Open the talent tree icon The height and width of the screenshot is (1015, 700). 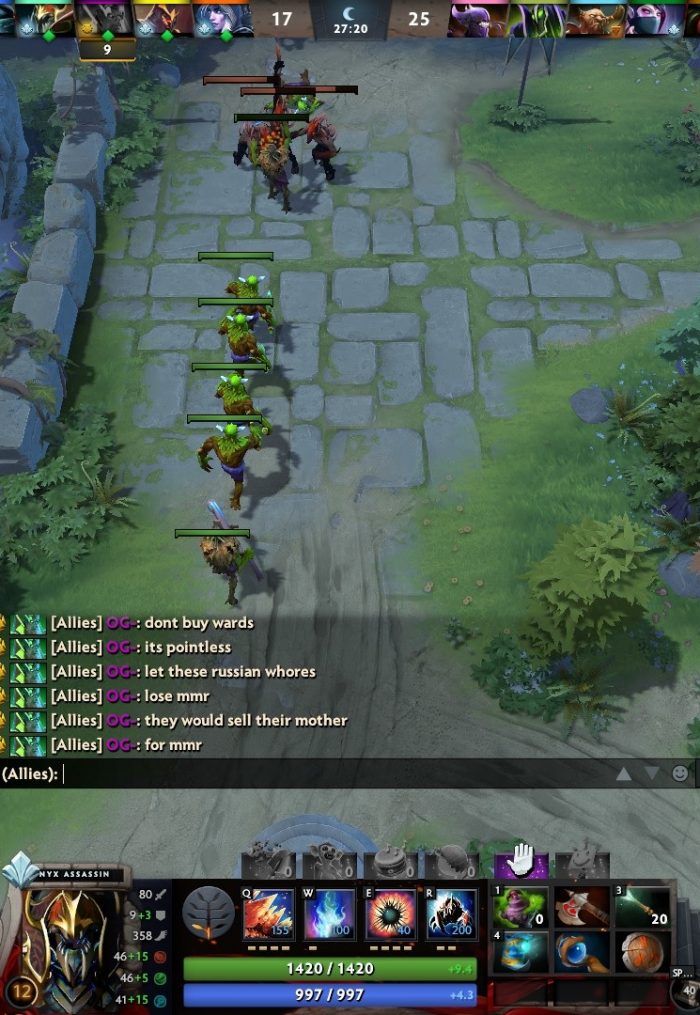click(208, 913)
